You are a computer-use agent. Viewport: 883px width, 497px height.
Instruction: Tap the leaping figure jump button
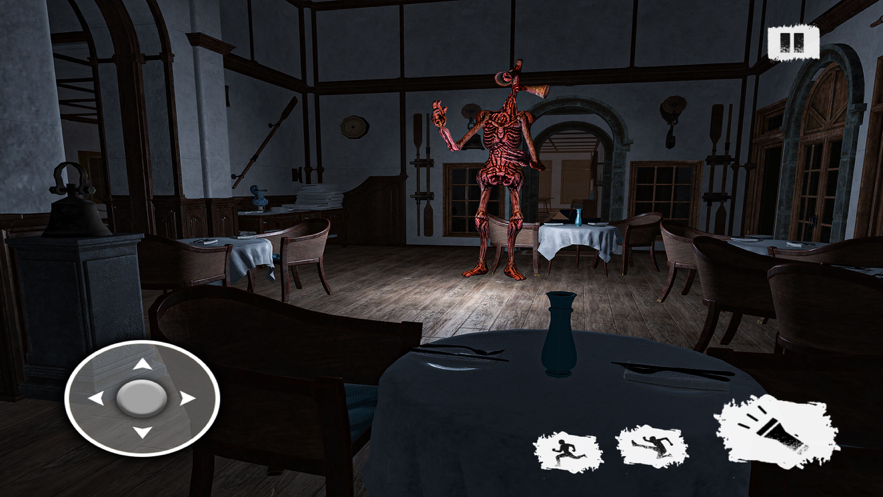pos(651,446)
